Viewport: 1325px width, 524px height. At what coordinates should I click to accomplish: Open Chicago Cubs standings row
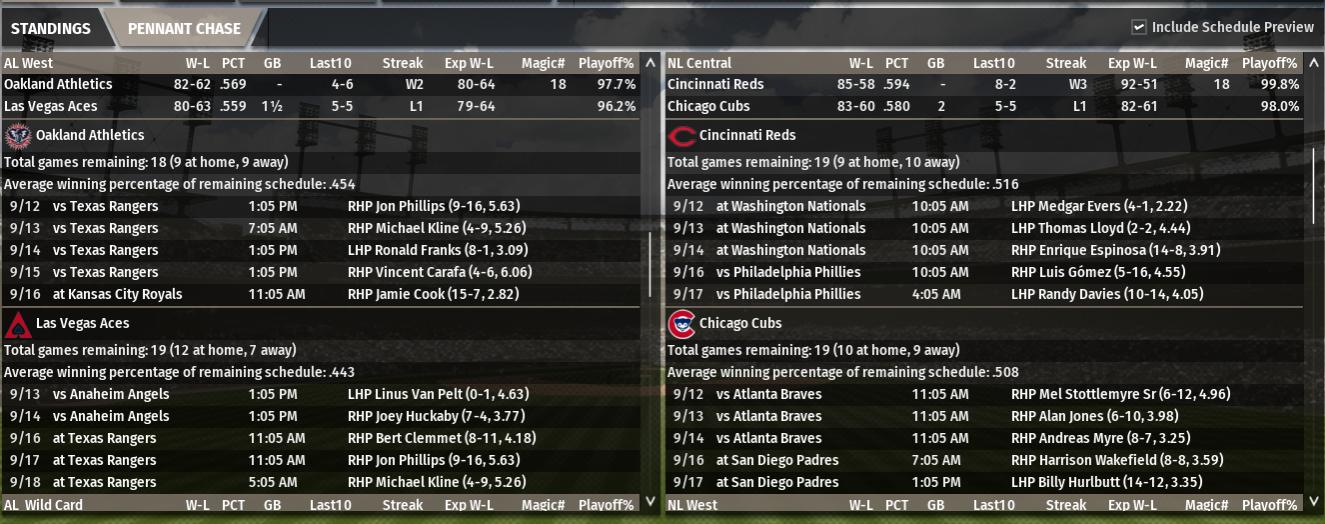(708, 106)
